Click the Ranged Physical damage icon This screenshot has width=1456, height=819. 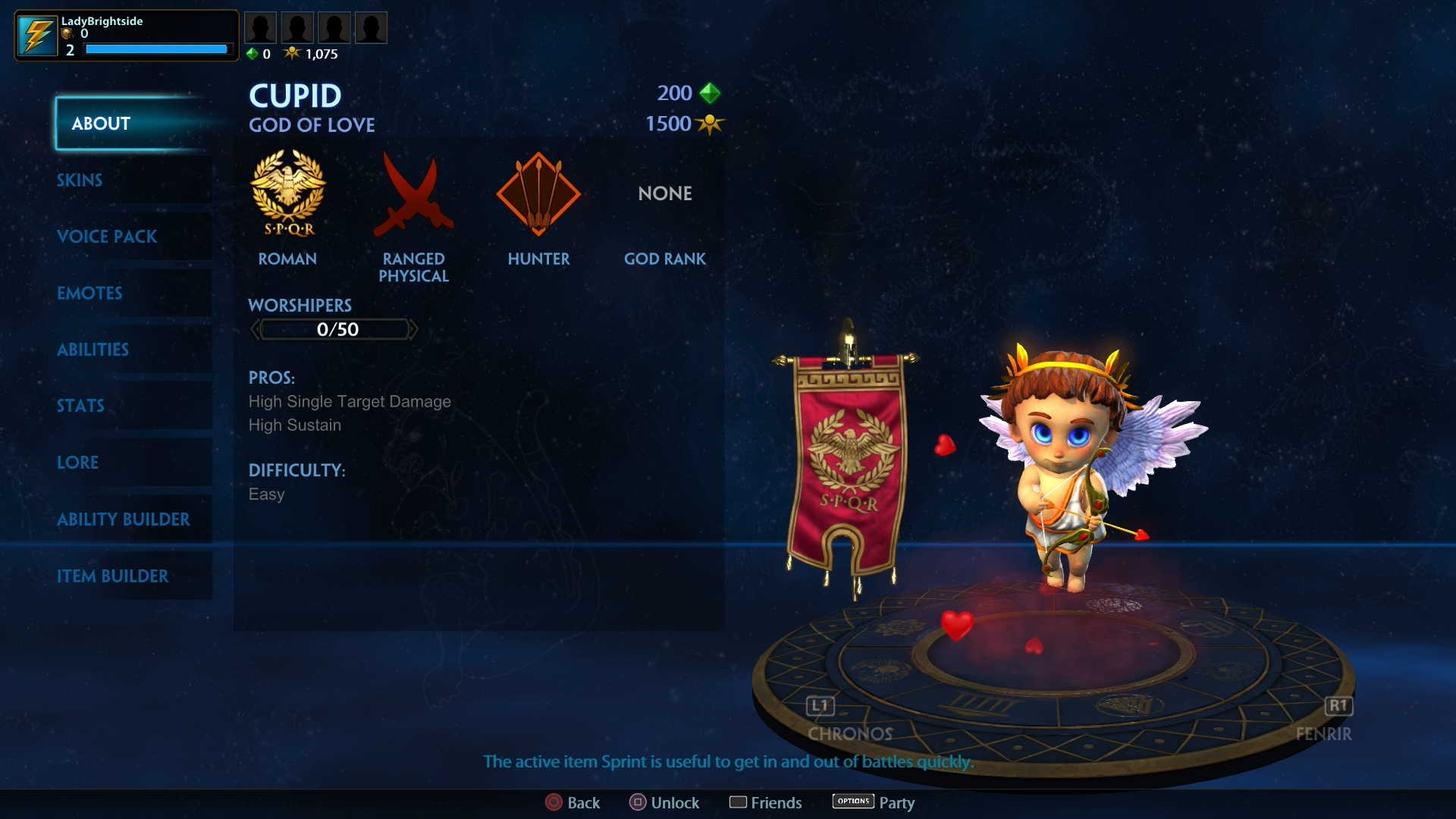[x=413, y=193]
